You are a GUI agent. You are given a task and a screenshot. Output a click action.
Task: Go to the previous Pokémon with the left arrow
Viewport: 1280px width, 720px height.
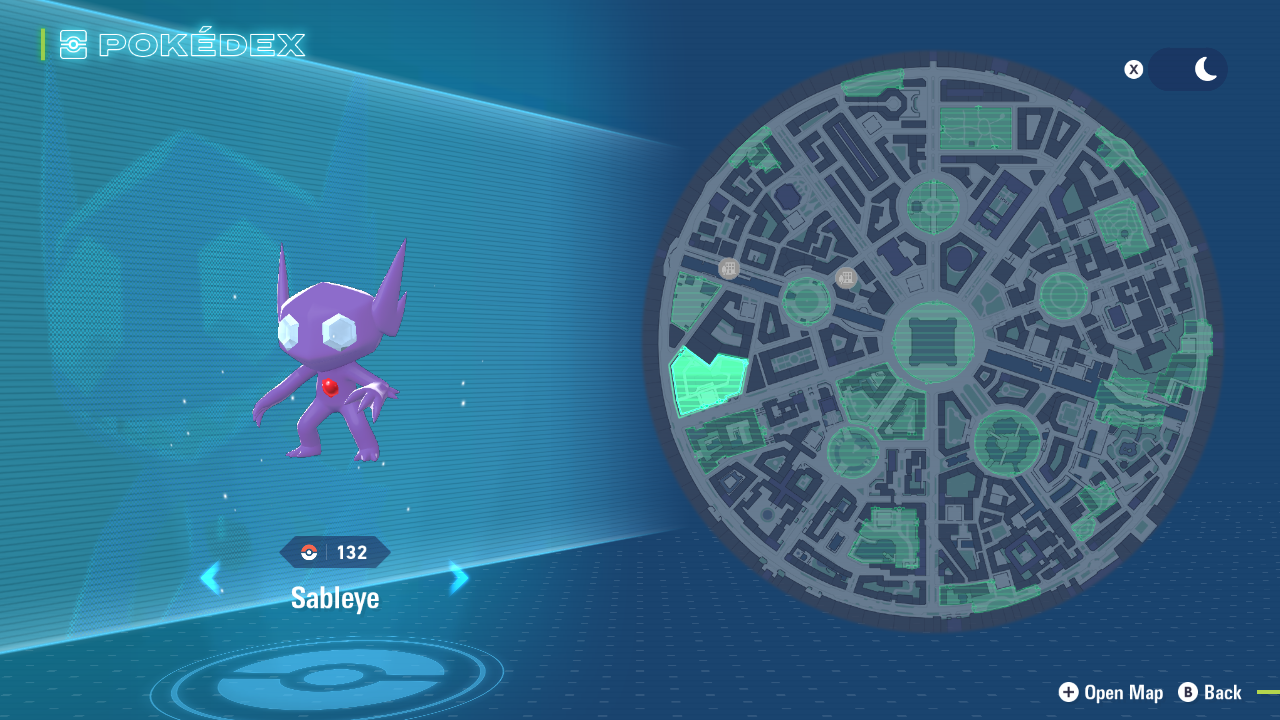point(210,578)
